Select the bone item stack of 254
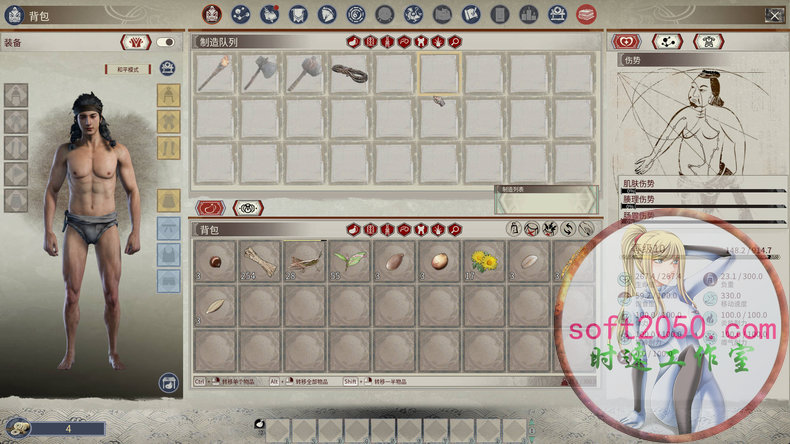 point(261,261)
